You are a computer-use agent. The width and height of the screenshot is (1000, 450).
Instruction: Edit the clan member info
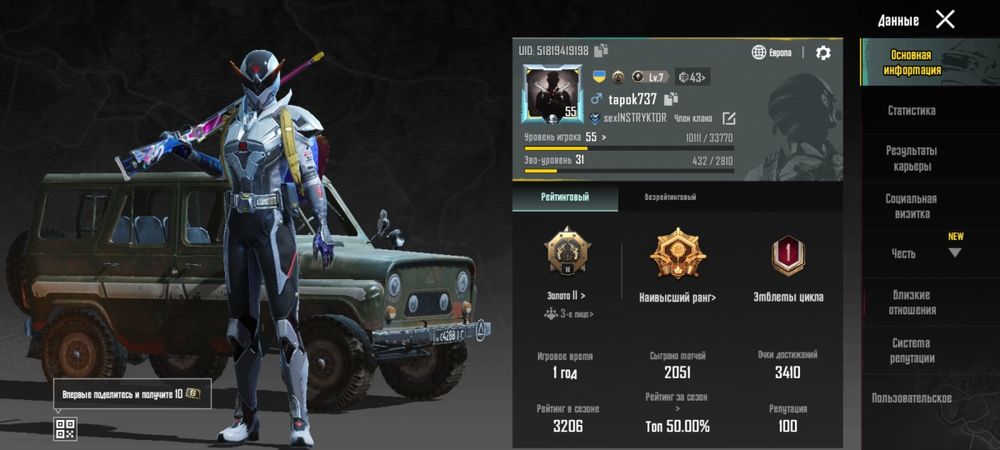tap(729, 118)
